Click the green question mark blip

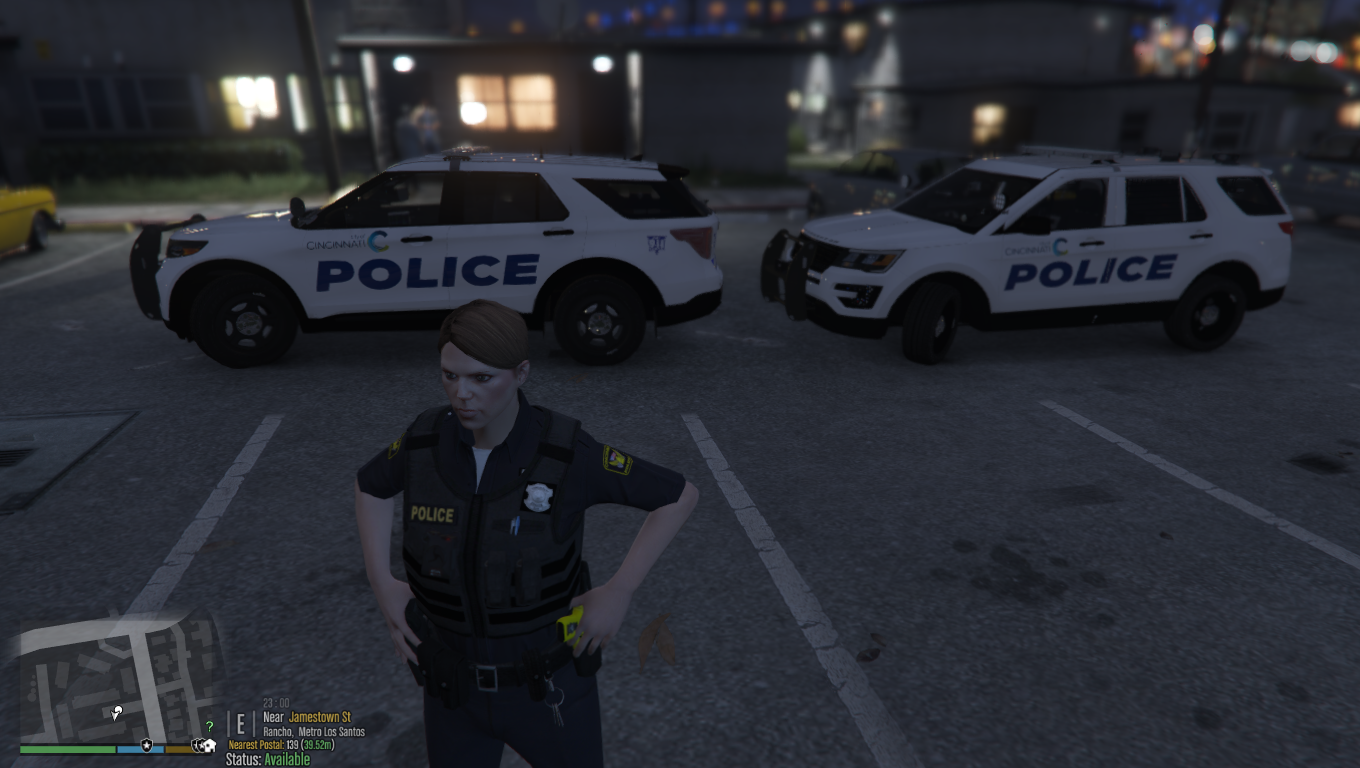click(209, 727)
